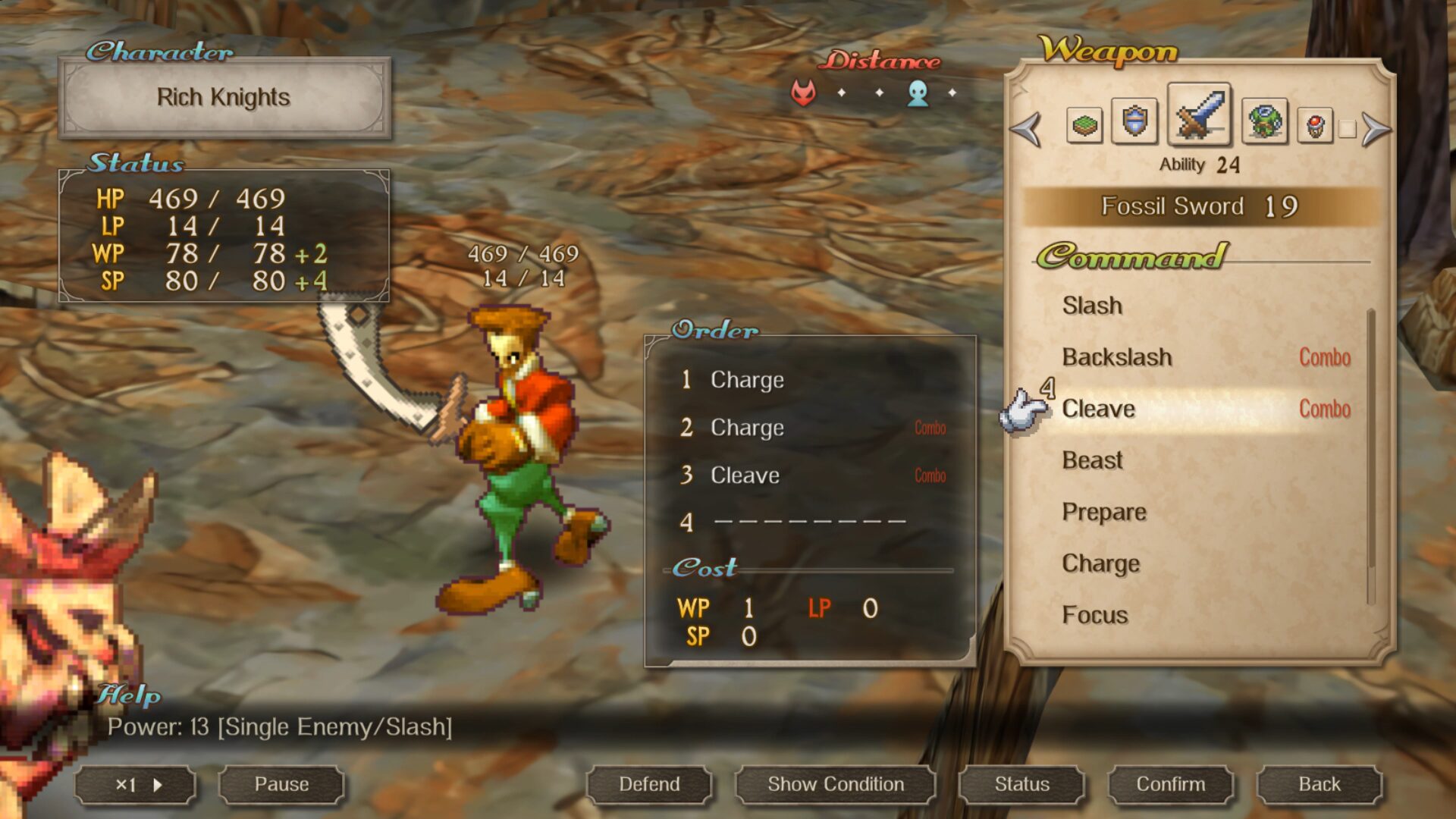
Task: Select the Focus command
Action: point(1095,615)
